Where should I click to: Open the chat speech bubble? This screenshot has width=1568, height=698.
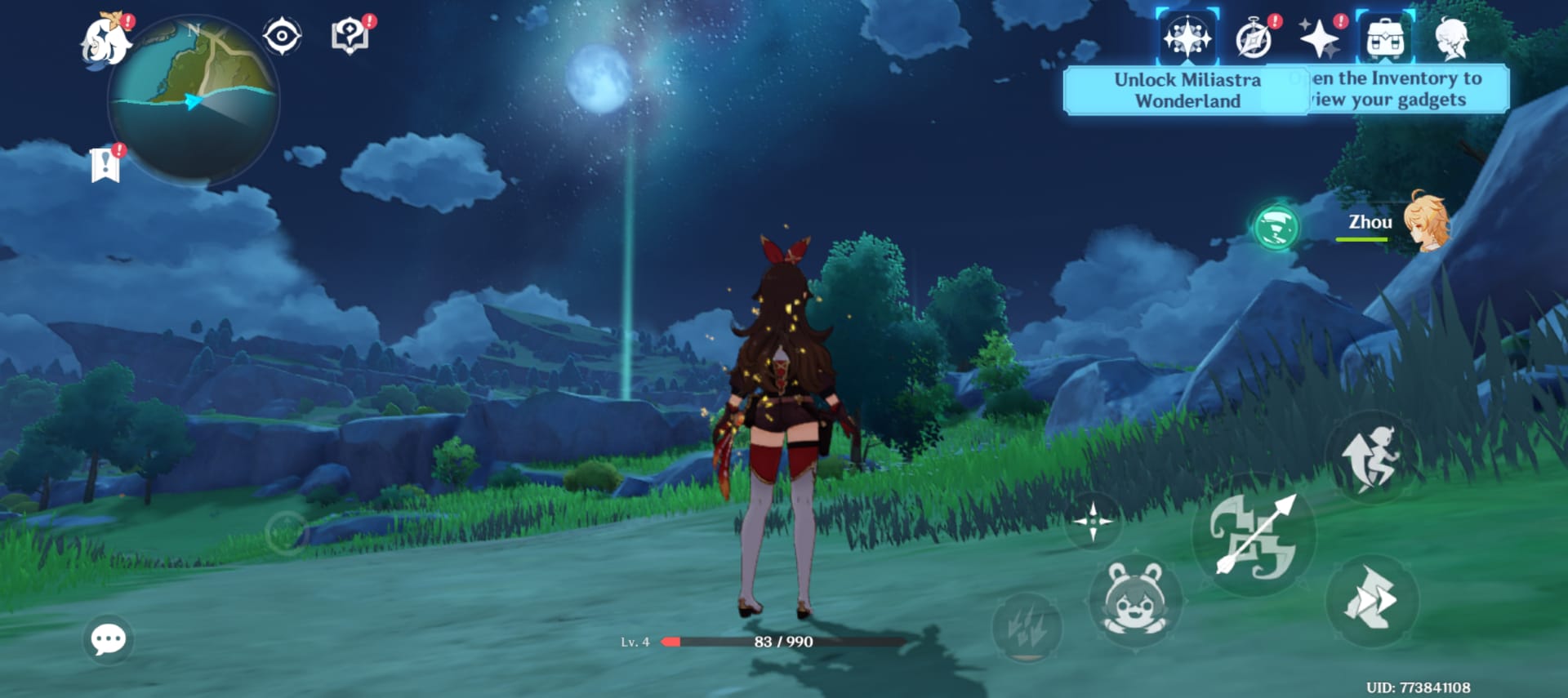click(x=109, y=639)
